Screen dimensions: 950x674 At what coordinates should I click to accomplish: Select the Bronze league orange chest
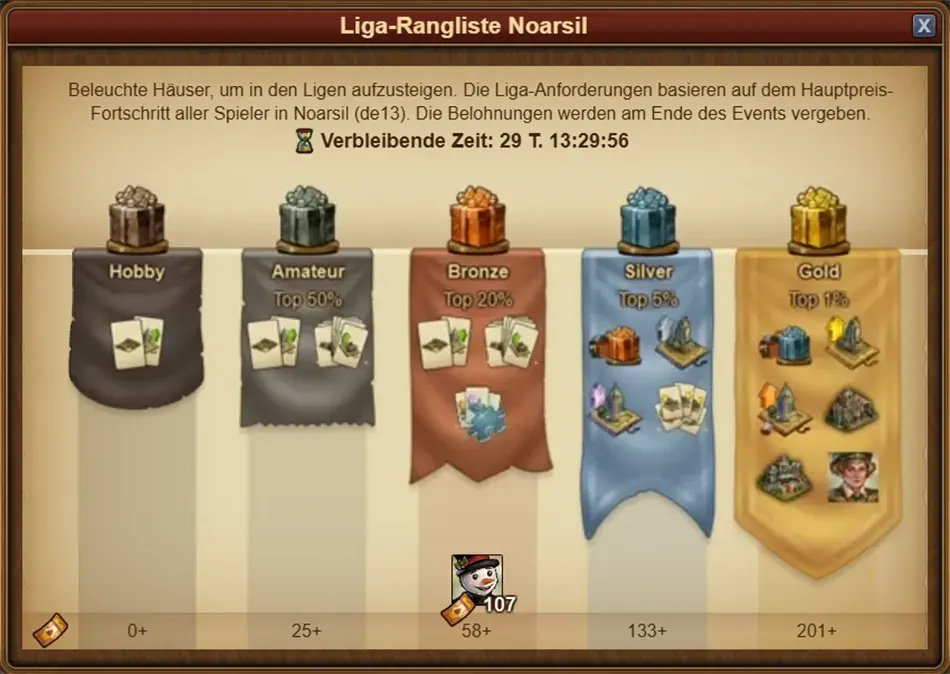(x=478, y=217)
